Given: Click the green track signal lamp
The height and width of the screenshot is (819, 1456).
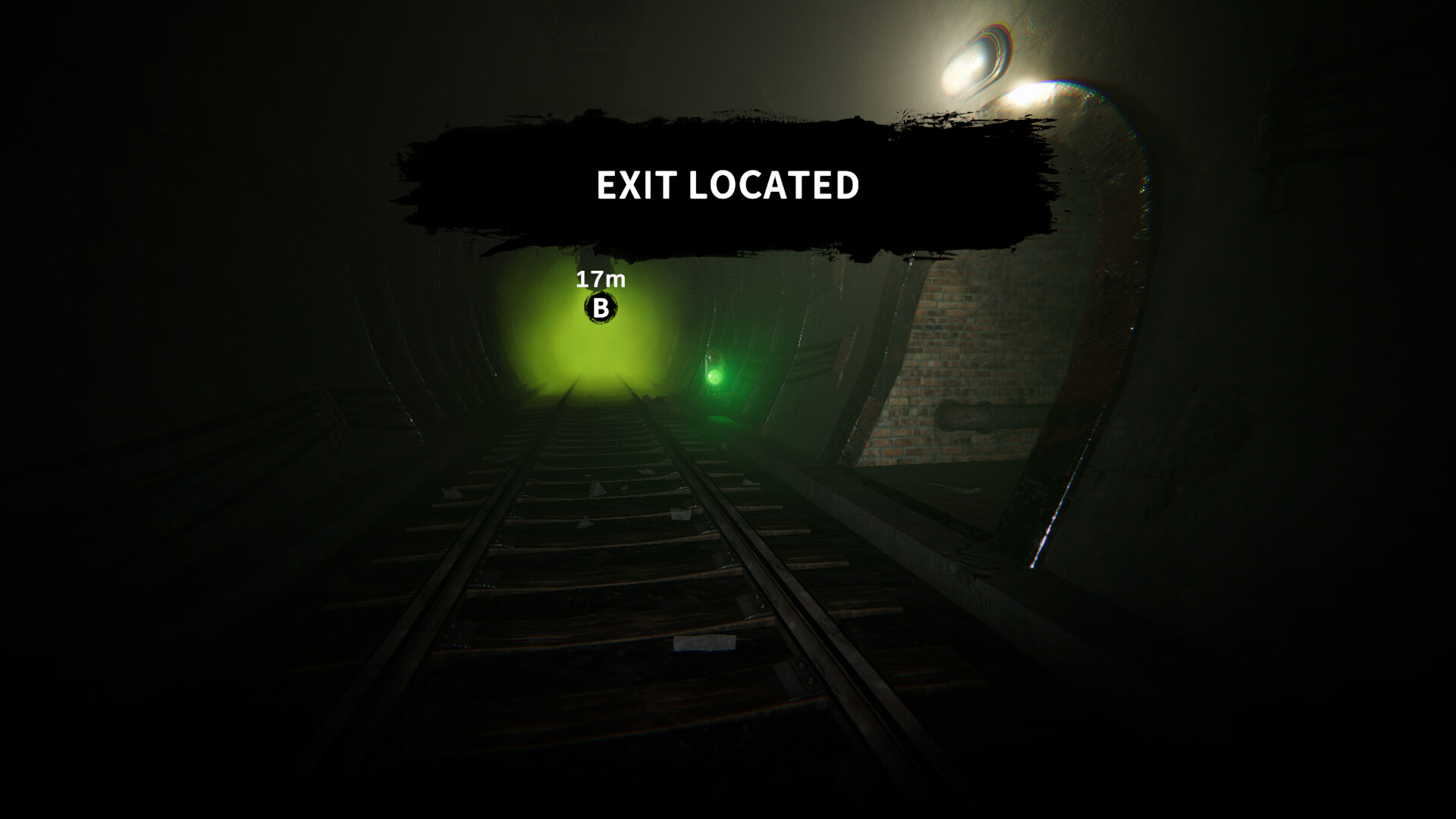Looking at the screenshot, I should point(714,376).
